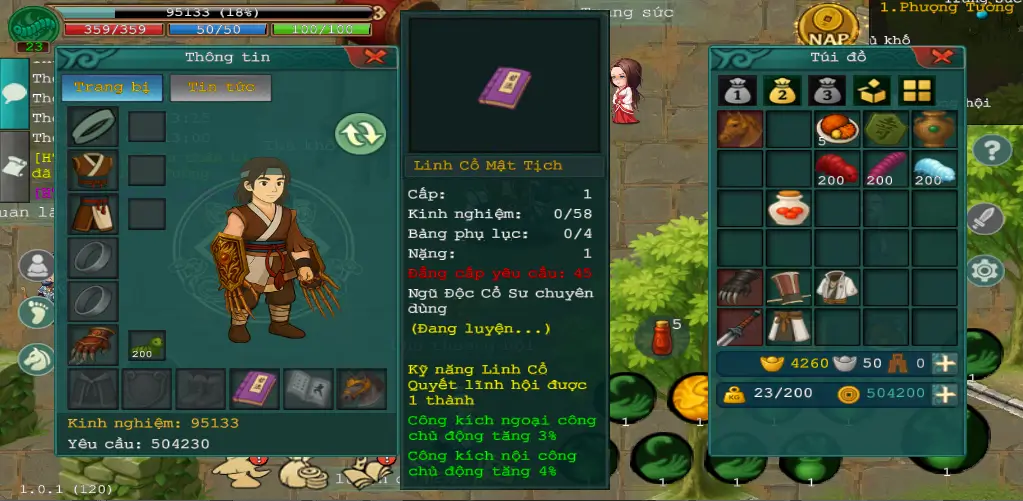Add more gold ingots with plus button
This screenshot has width=1023, height=501.
coord(944,364)
